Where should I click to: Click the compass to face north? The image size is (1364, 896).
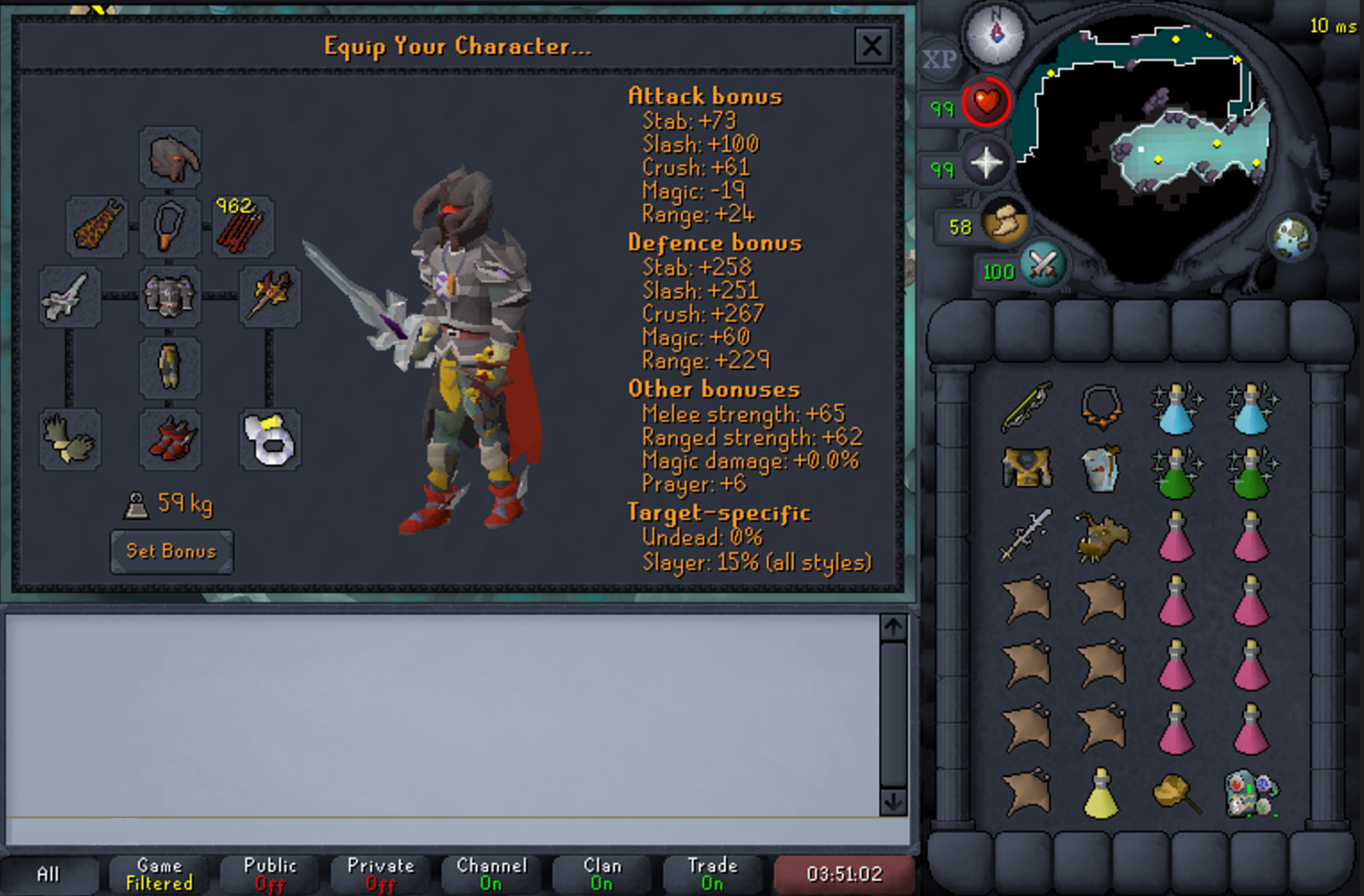(x=996, y=36)
